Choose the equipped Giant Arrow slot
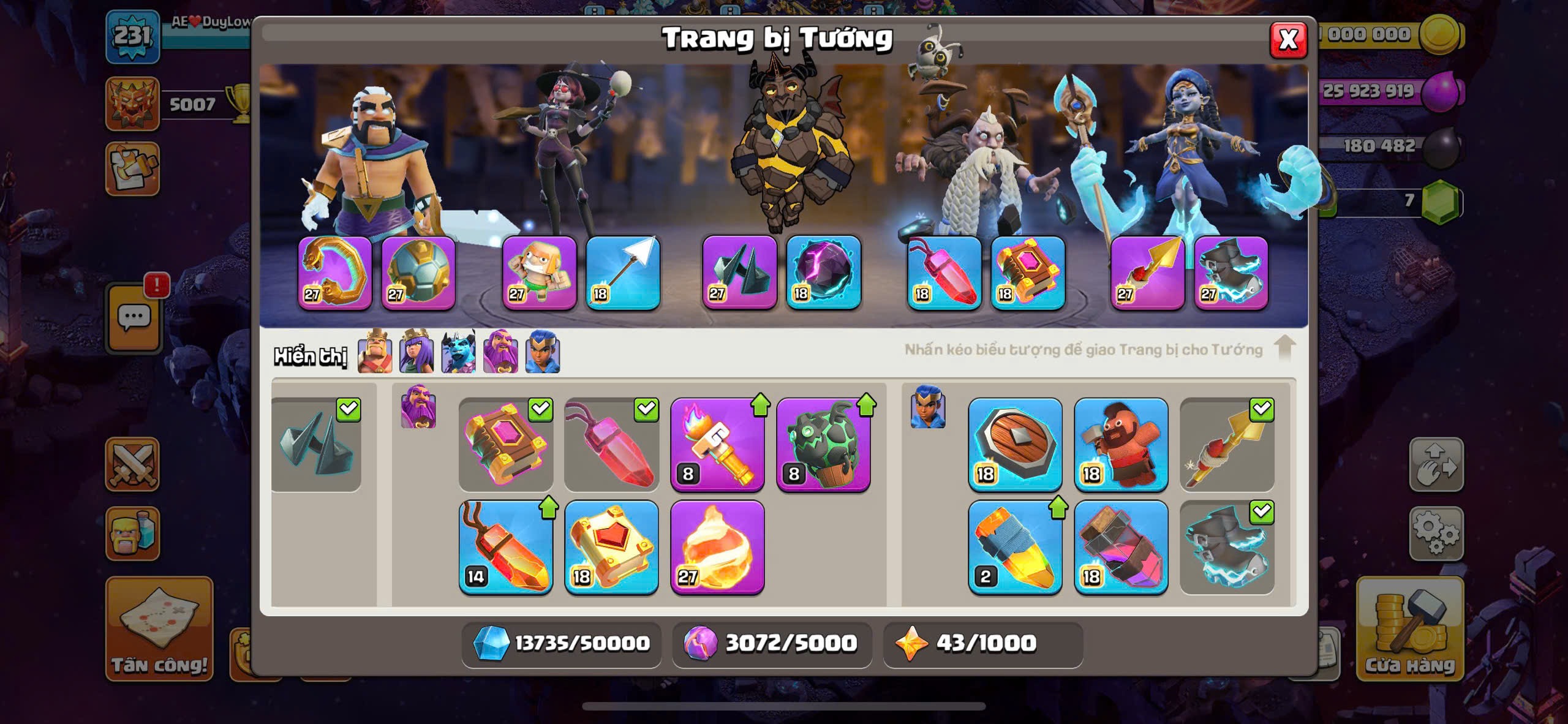Image resolution: width=1568 pixels, height=724 pixels. [x=622, y=272]
